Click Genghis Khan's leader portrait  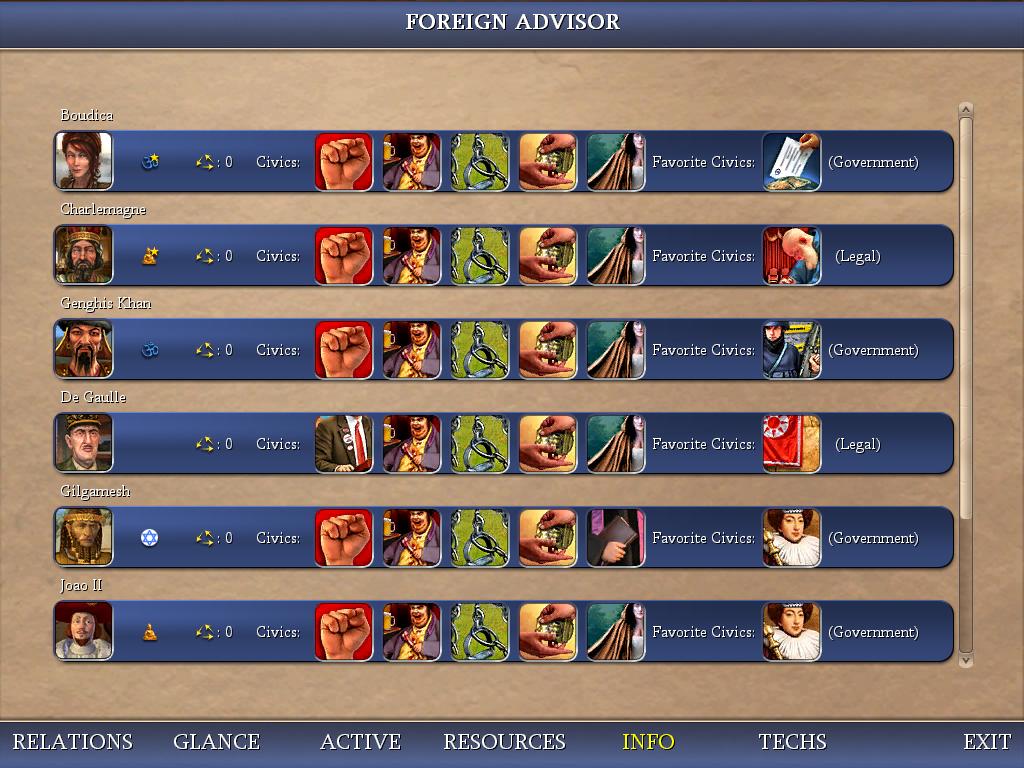(x=84, y=349)
